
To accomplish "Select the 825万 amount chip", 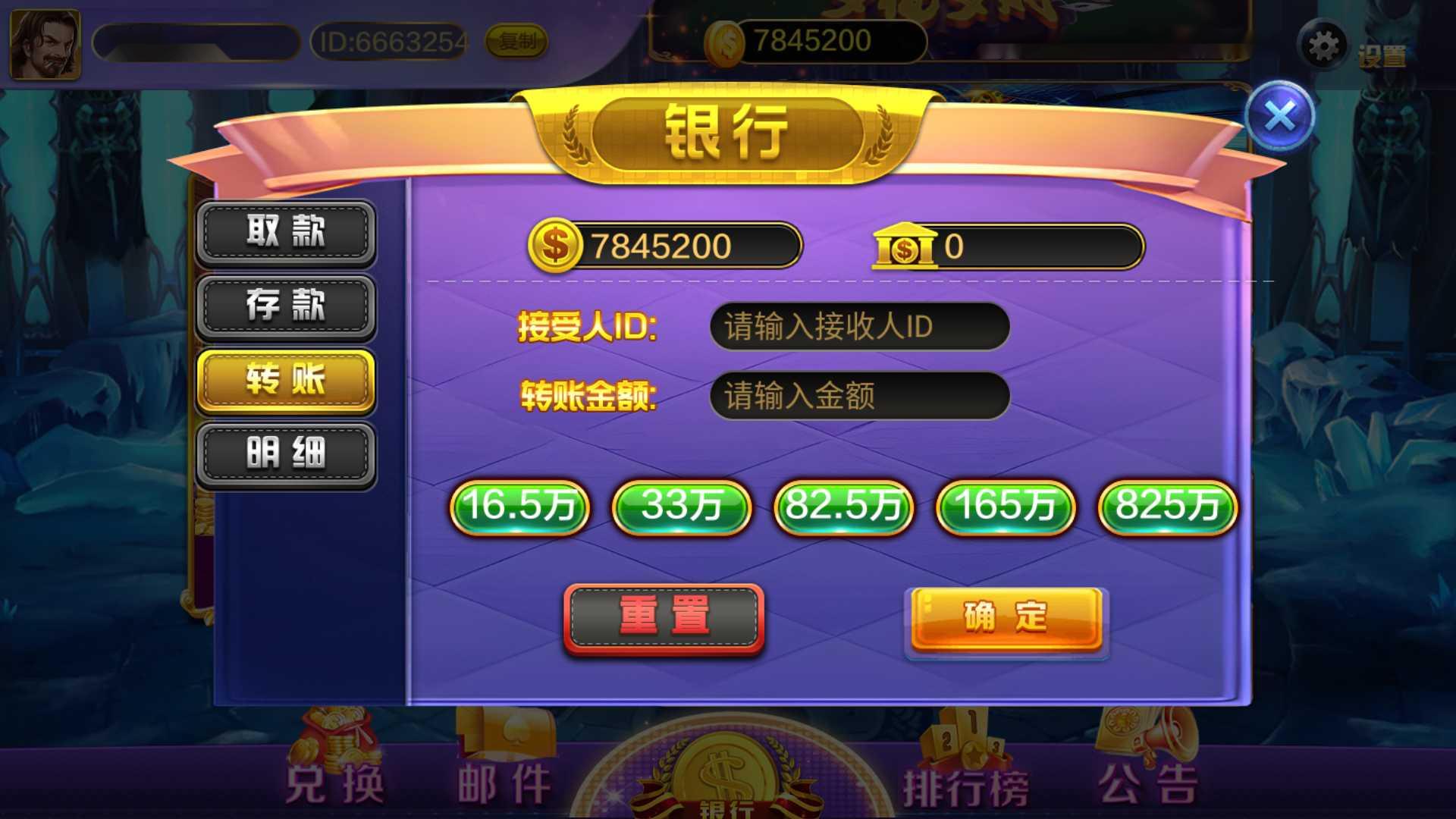I will coord(1166,508).
